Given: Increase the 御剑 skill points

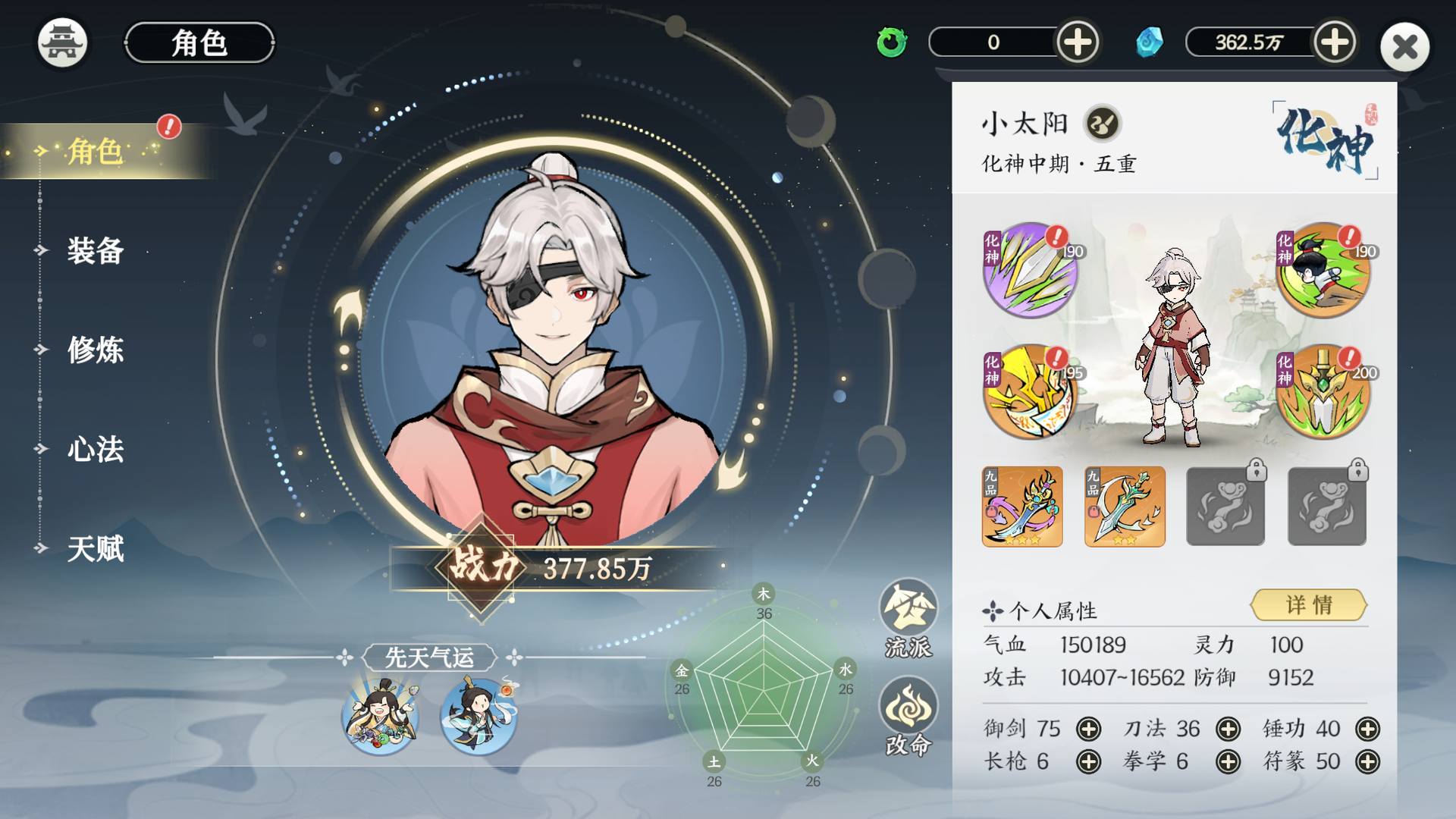Looking at the screenshot, I should (x=1088, y=729).
